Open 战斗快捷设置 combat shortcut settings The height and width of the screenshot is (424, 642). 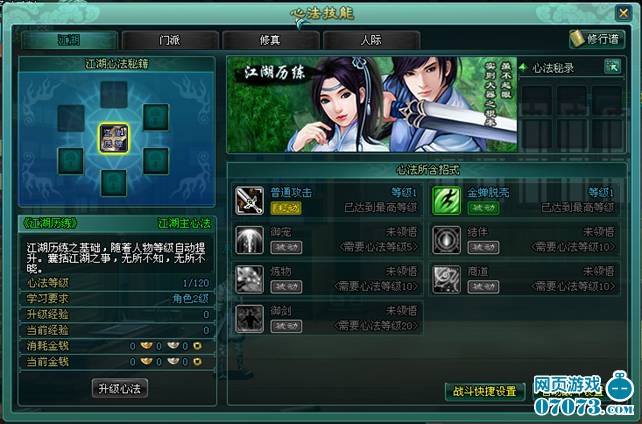(x=485, y=391)
